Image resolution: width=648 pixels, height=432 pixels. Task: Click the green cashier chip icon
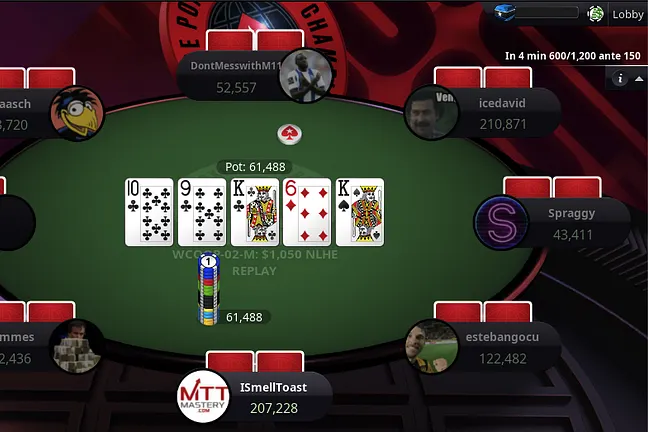pos(596,14)
